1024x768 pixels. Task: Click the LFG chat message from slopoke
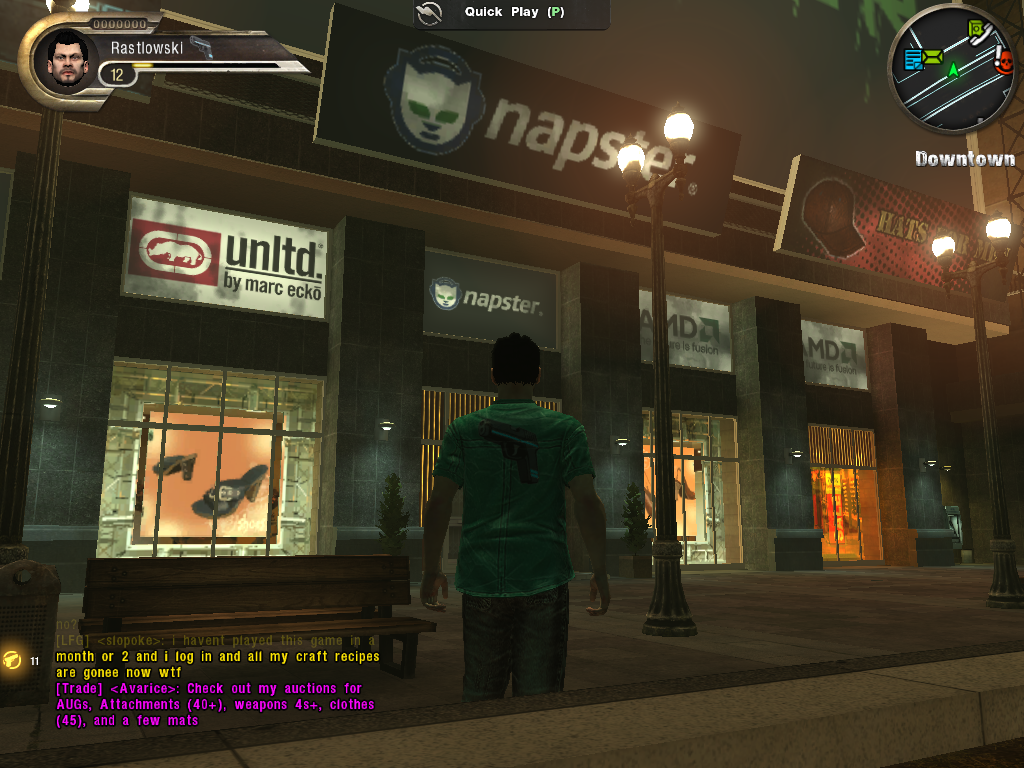coord(216,656)
